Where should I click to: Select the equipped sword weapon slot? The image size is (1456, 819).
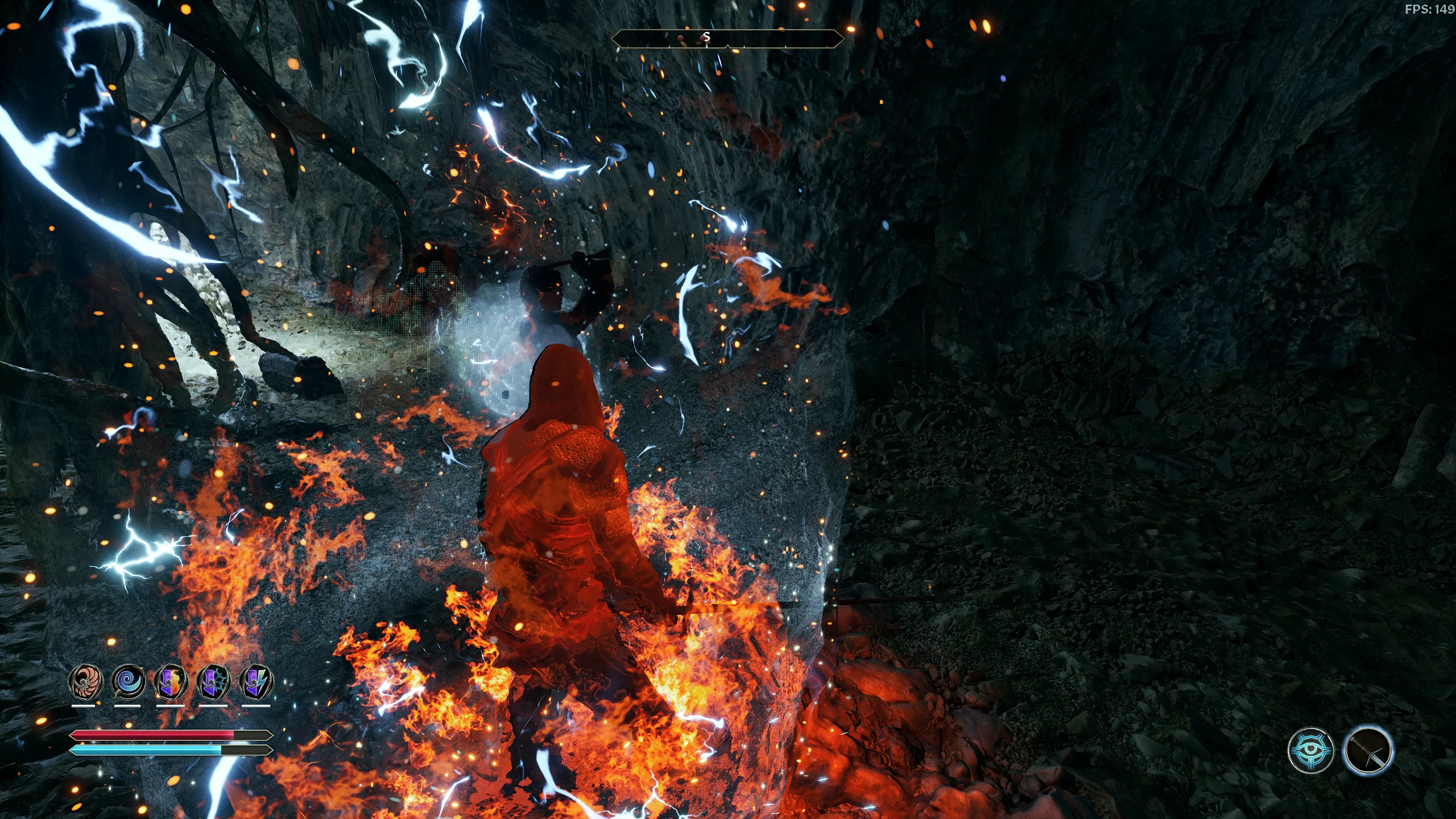pyautogui.click(x=1368, y=750)
